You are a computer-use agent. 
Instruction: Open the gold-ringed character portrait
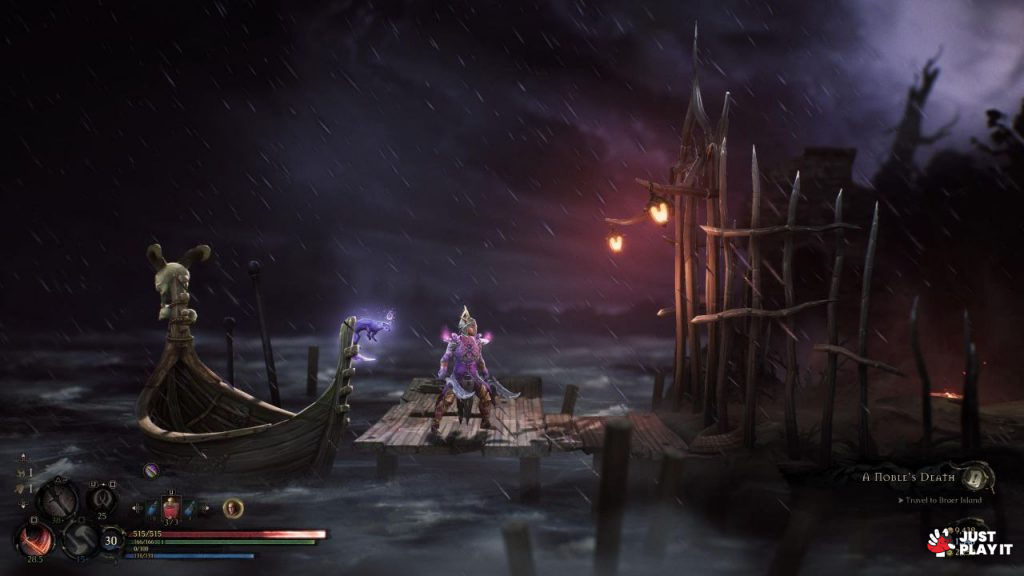(232, 507)
